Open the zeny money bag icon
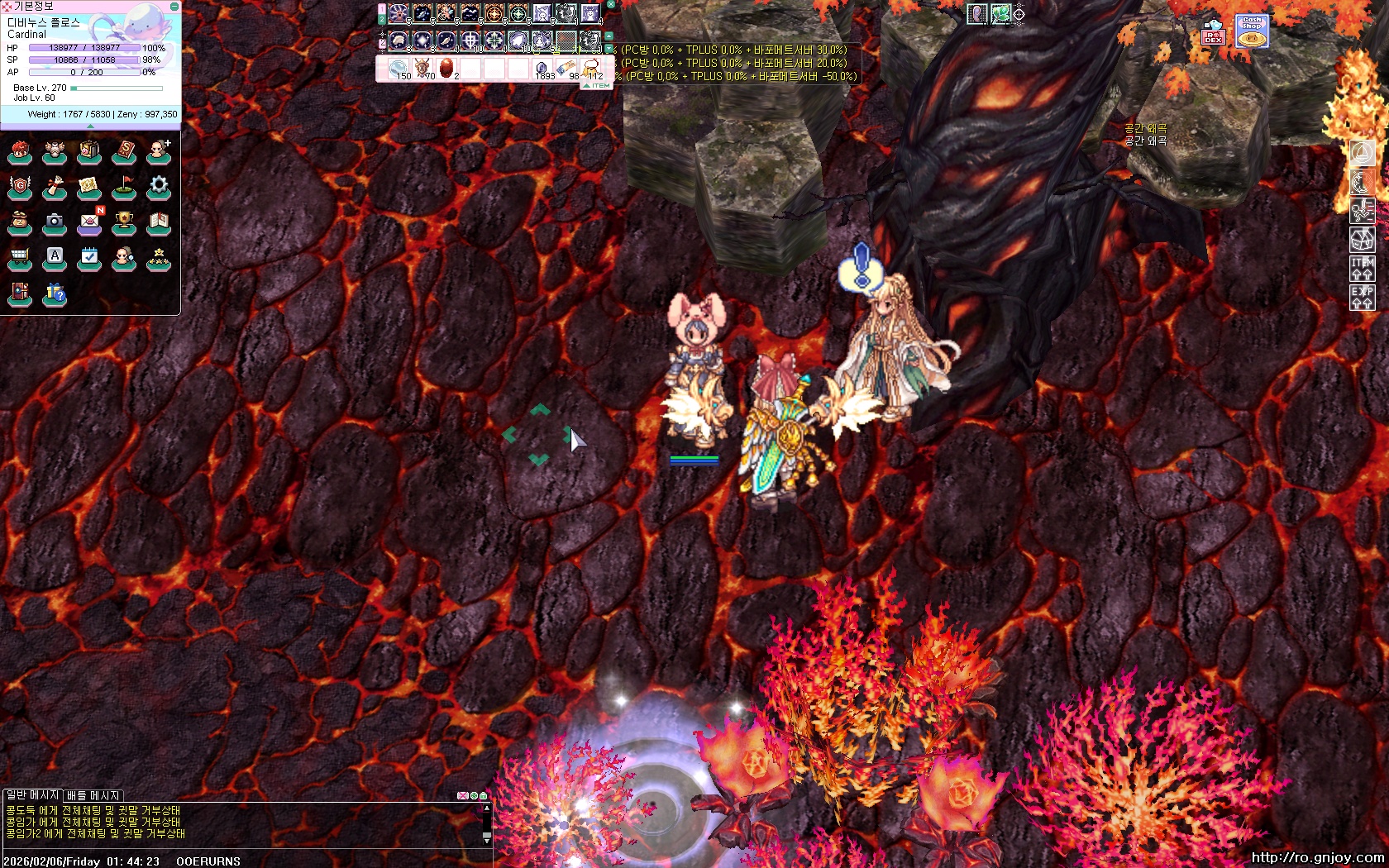Viewport: 1389px width, 868px height. (x=19, y=222)
